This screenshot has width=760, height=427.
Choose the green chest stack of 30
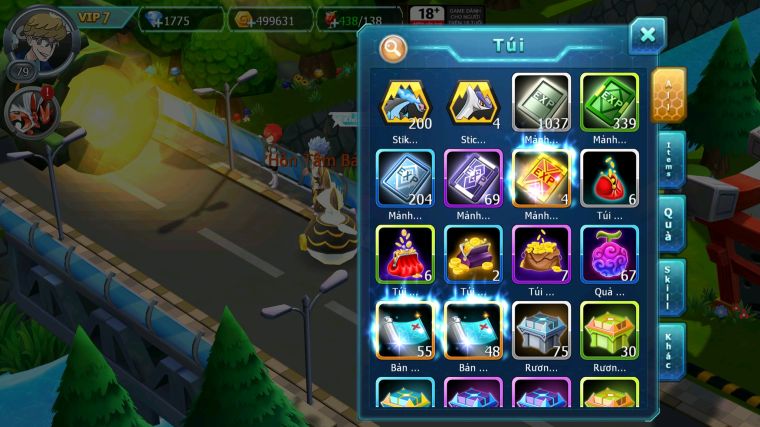coord(609,330)
